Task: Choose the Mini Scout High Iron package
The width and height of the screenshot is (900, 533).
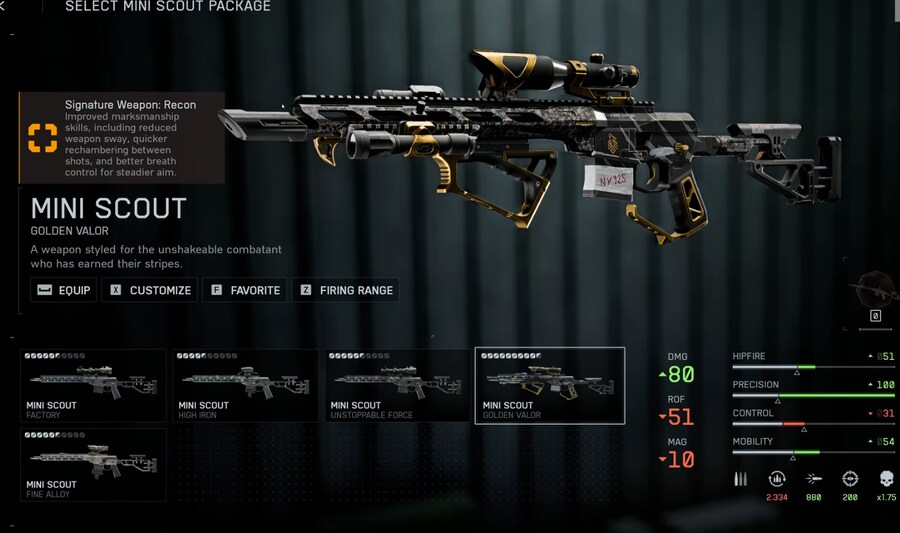Action: (246, 385)
